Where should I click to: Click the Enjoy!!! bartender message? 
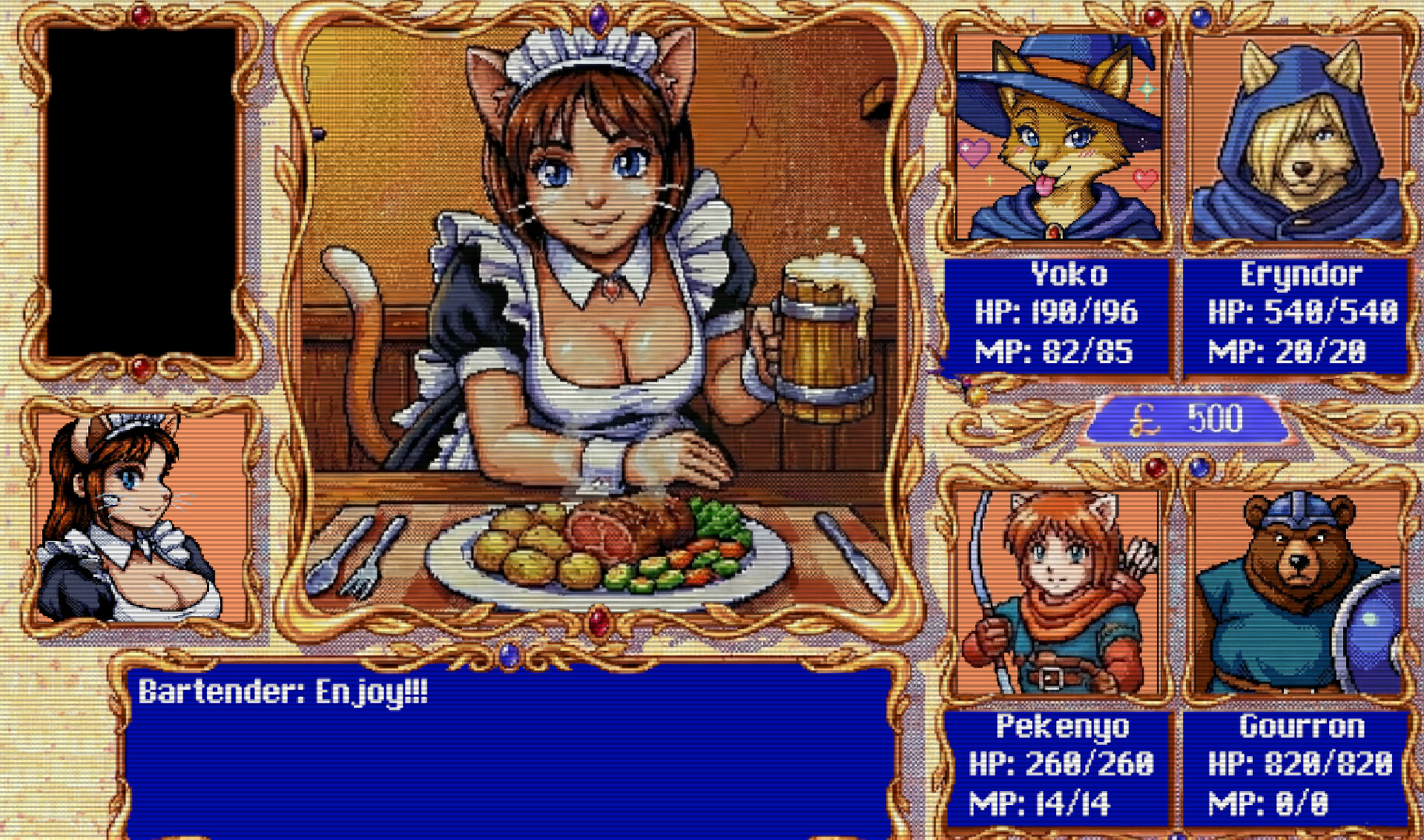pos(284,691)
